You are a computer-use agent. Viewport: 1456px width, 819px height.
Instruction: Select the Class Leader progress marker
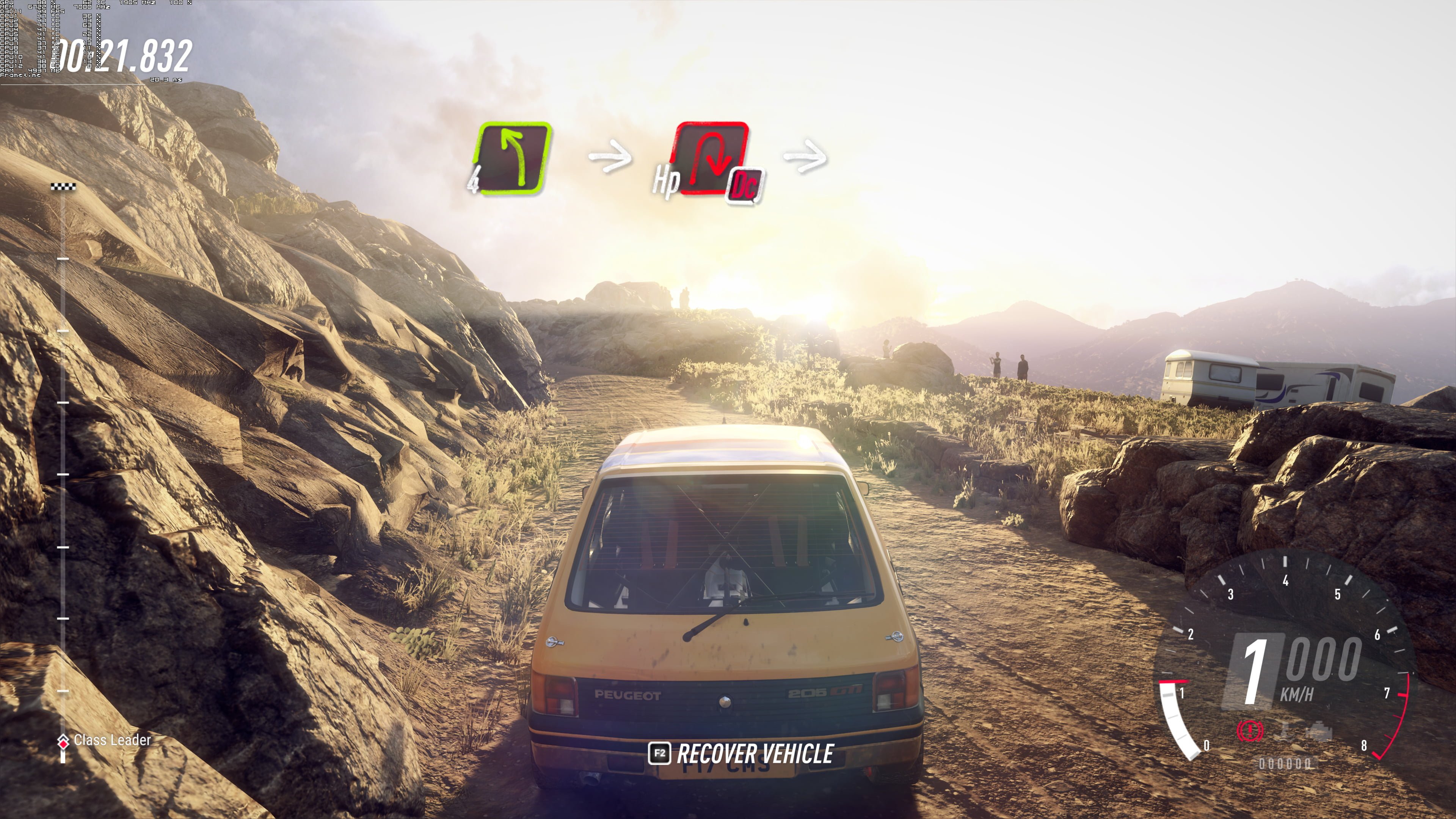click(x=63, y=741)
